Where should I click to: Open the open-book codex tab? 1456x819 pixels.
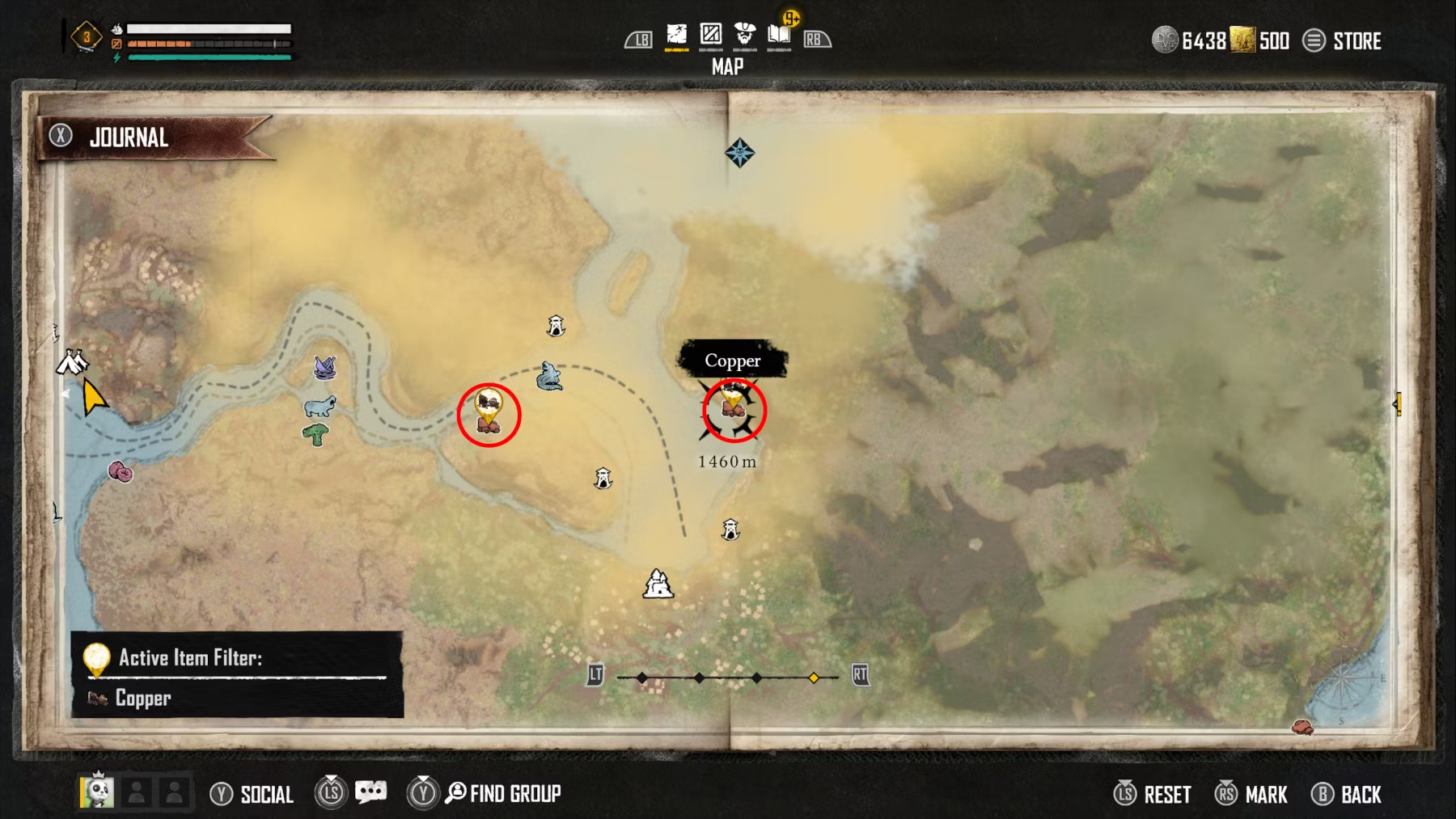click(x=779, y=35)
